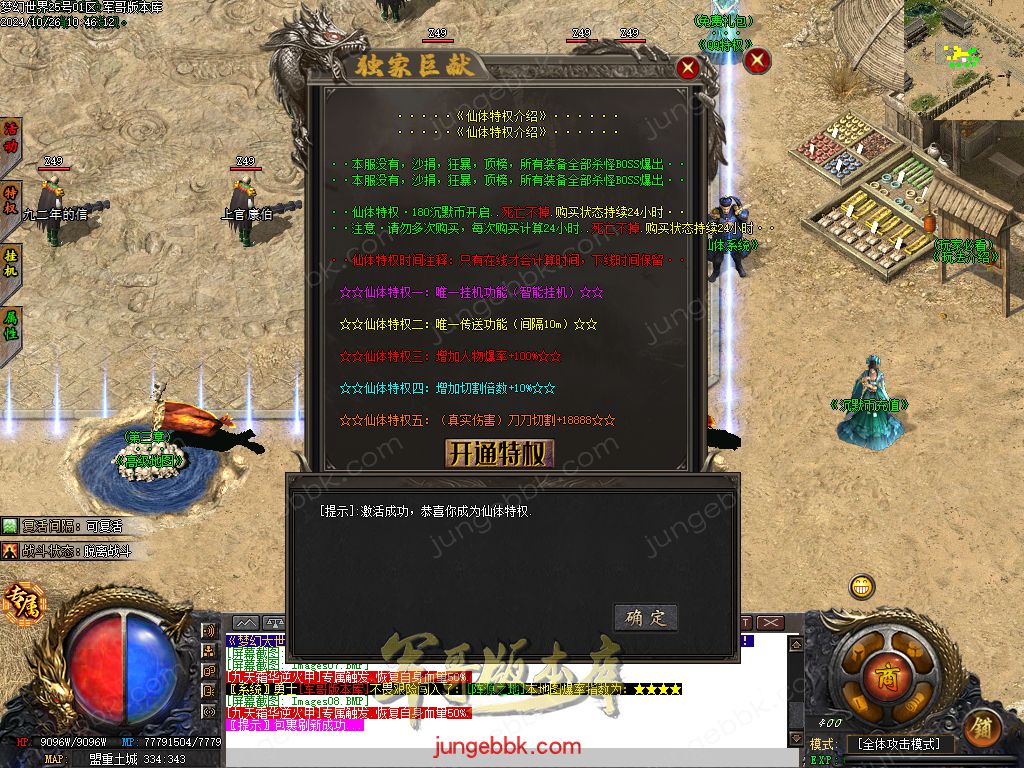Toggle the balance scale chat button
The height and width of the screenshot is (768, 1024).
(274, 623)
